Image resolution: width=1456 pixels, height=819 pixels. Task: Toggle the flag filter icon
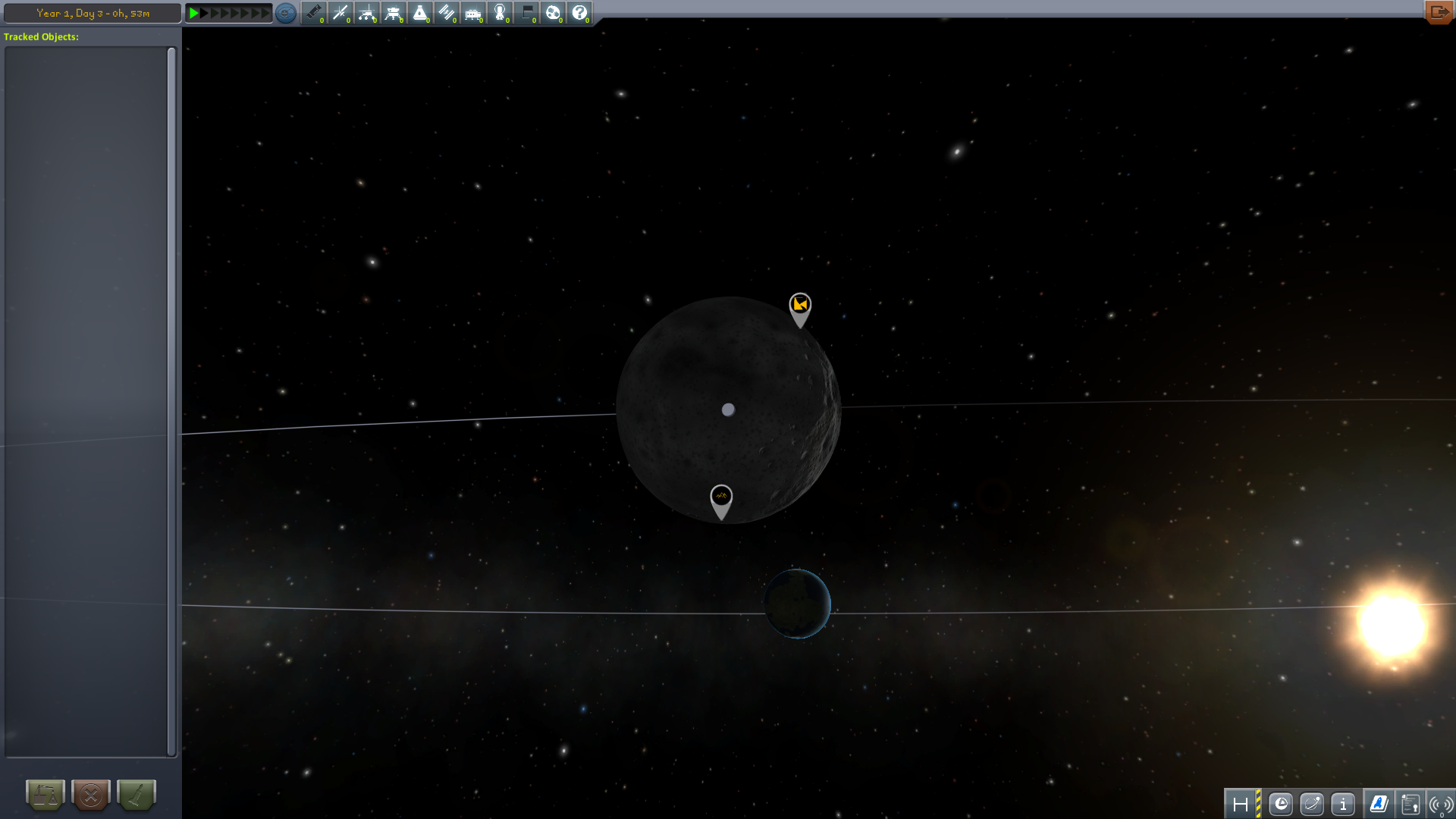(x=526, y=13)
